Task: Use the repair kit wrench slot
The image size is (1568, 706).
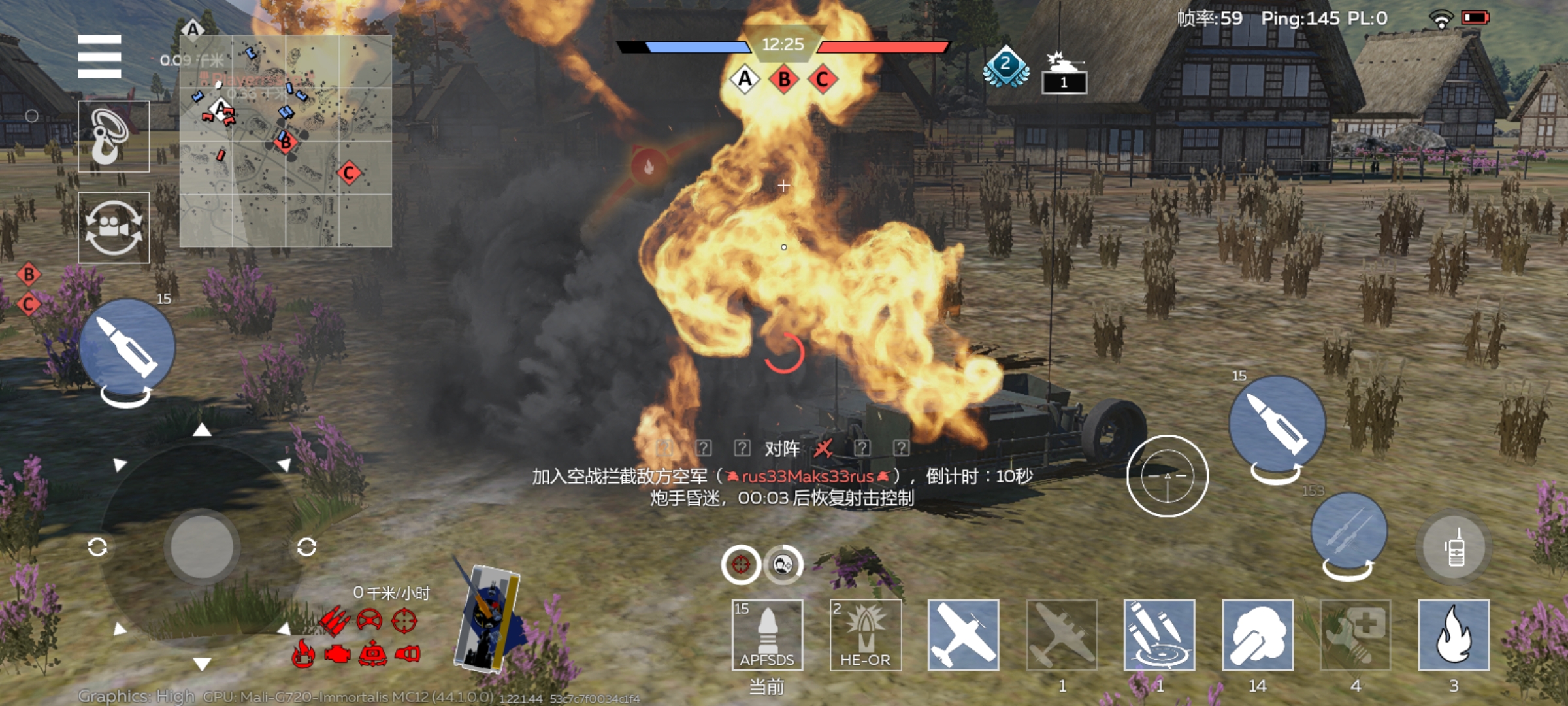Action: pyautogui.click(x=1356, y=635)
